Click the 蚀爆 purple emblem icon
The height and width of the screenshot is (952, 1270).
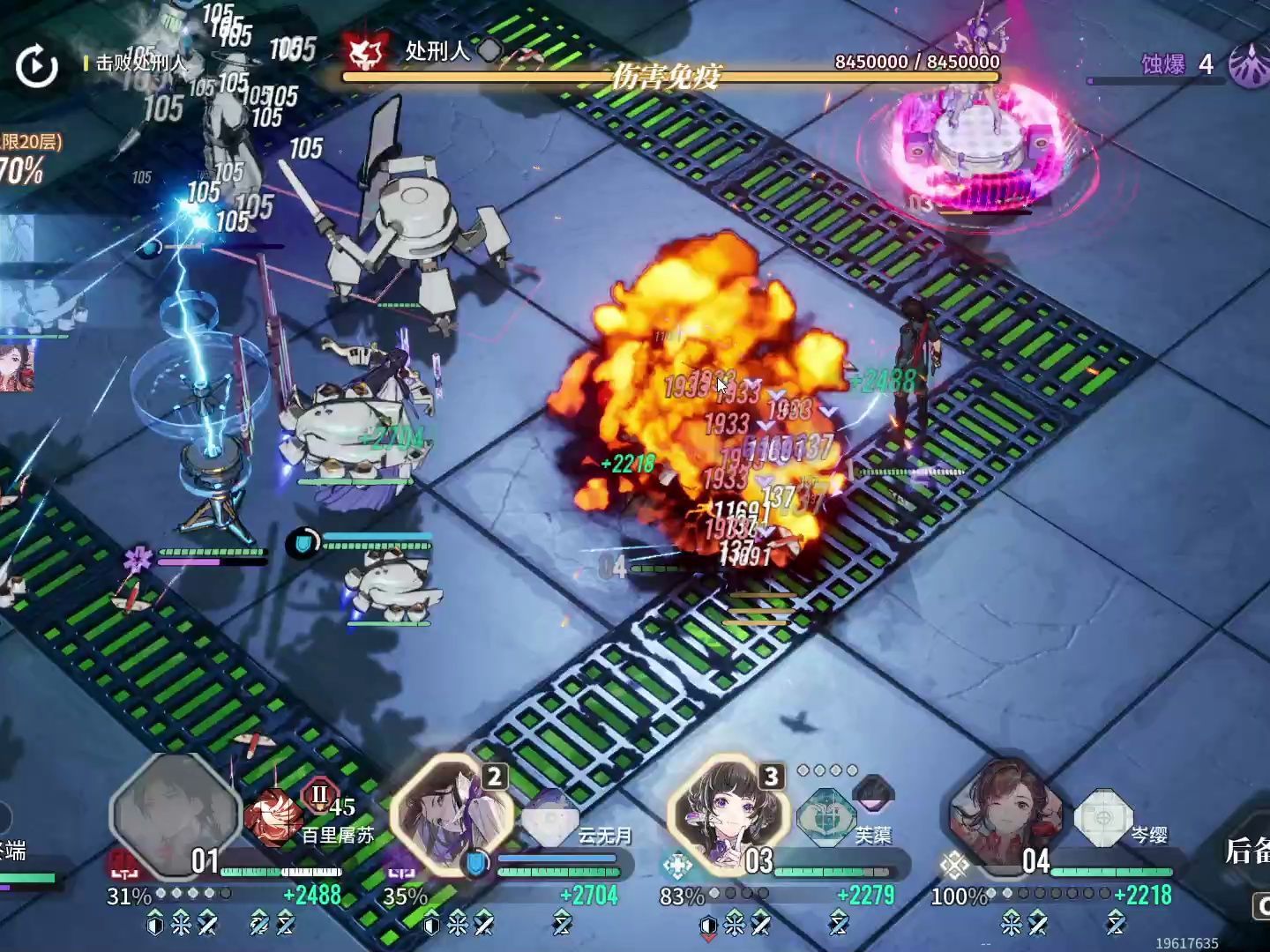1251,64
